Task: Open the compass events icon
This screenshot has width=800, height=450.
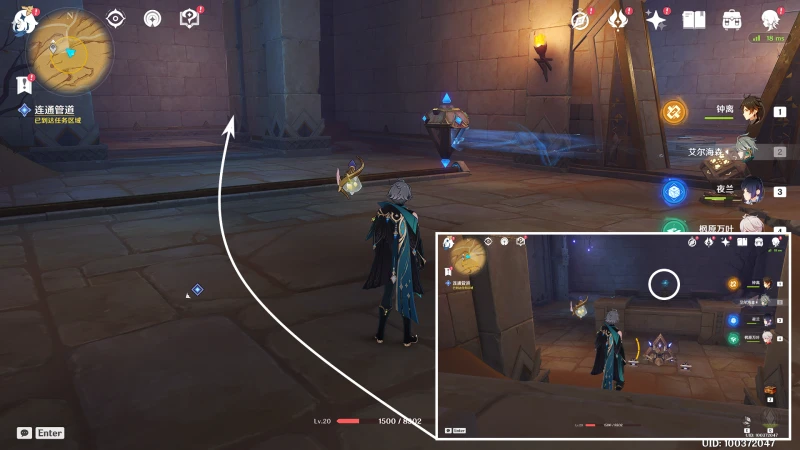Action: (580, 20)
